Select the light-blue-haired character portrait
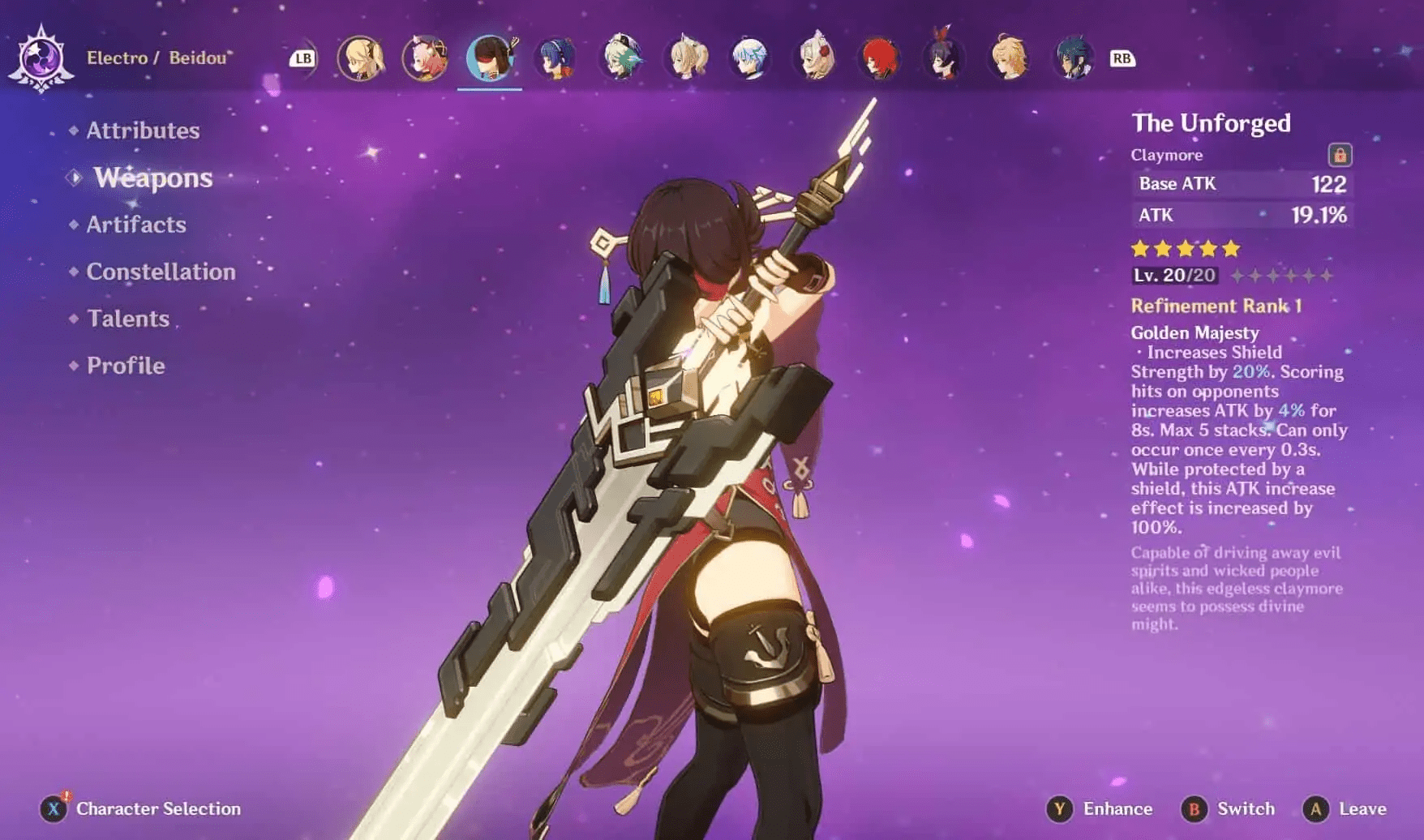Image resolution: width=1424 pixels, height=840 pixels. (x=749, y=58)
